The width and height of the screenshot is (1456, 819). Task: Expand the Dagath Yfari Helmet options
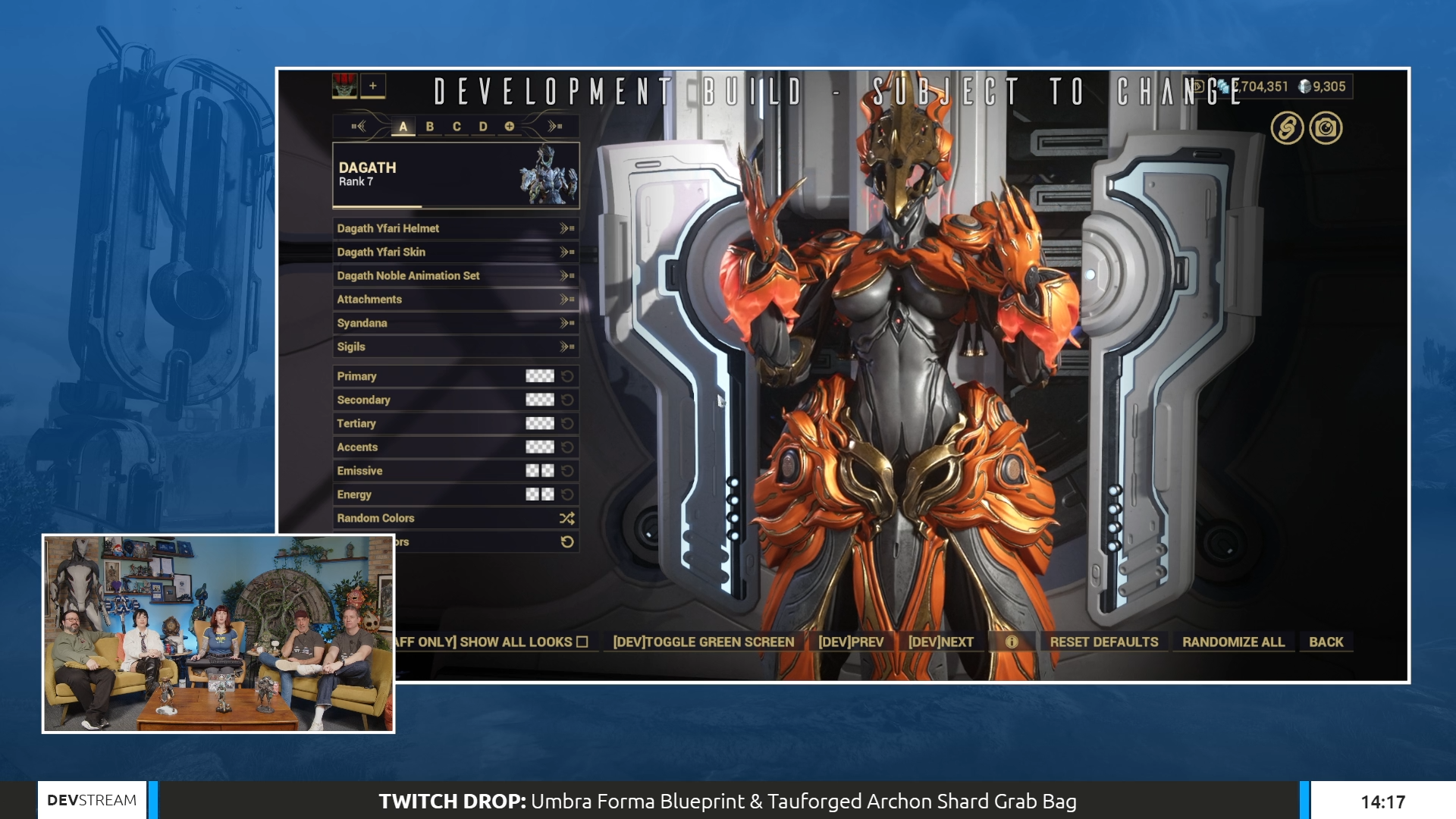tap(564, 228)
